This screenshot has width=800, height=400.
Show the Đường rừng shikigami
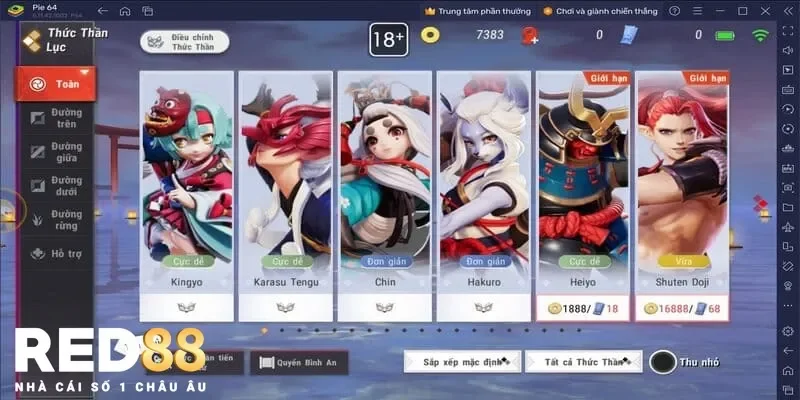(56, 220)
